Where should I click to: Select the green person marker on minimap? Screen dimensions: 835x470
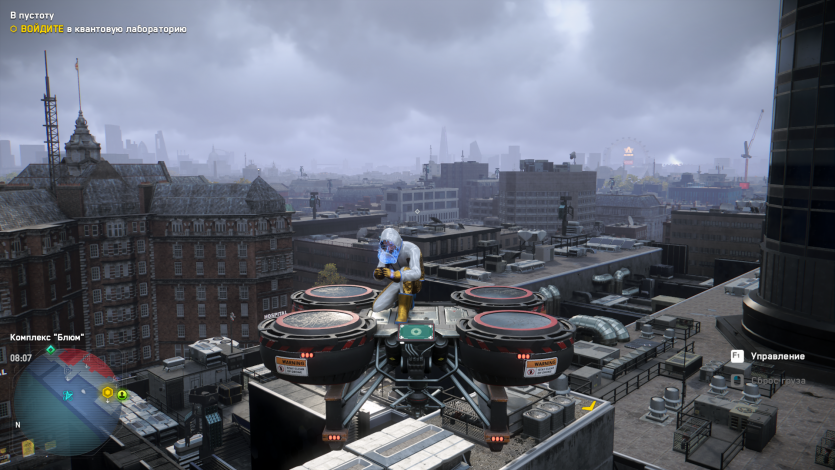pos(122,395)
